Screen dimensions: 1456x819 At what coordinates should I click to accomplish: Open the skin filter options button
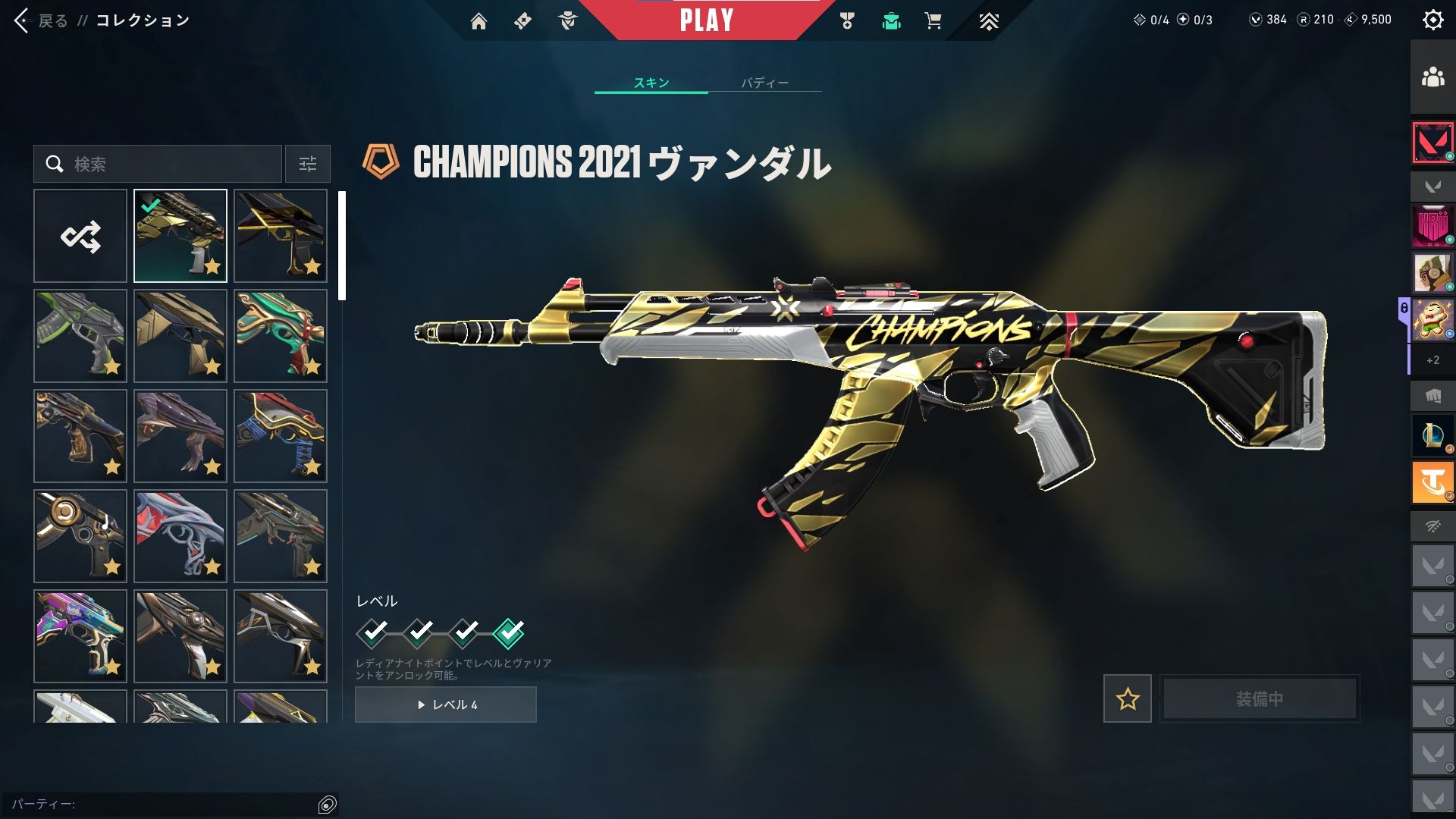(308, 164)
